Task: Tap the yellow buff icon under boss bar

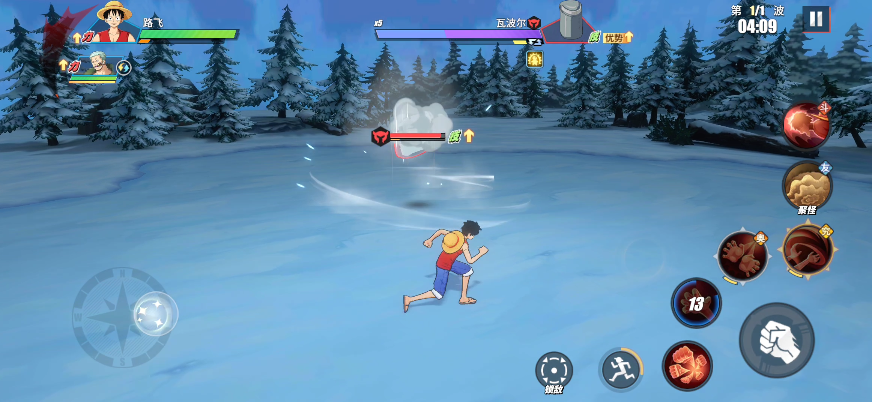Action: (x=535, y=59)
